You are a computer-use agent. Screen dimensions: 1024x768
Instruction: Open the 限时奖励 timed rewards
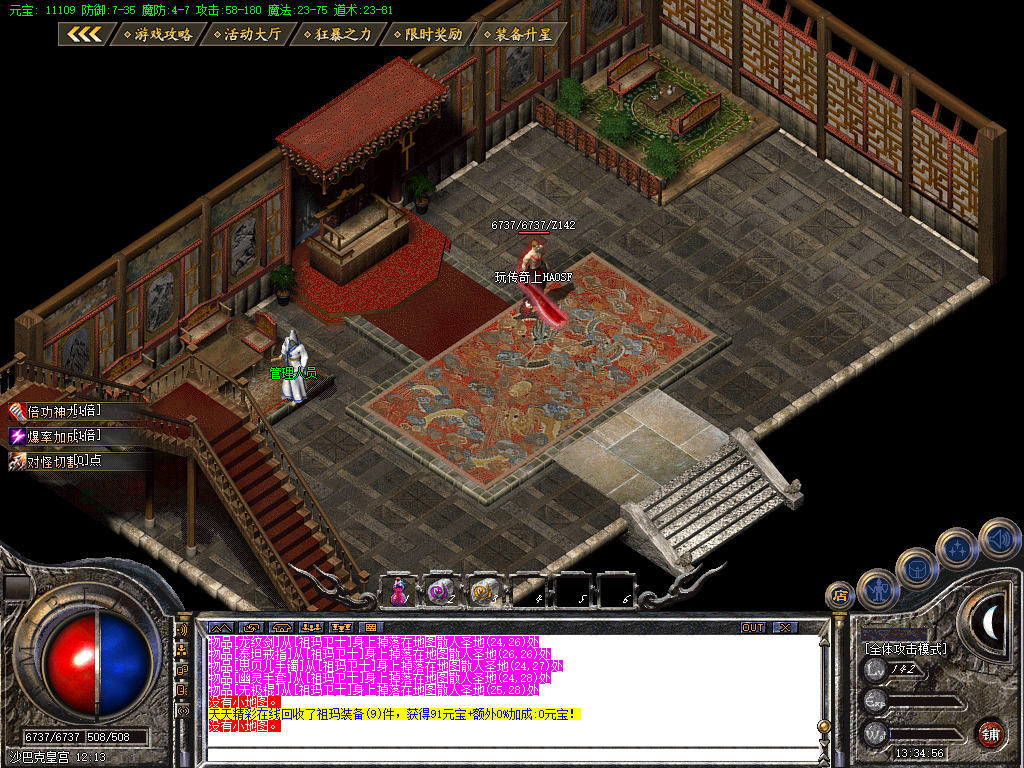pos(427,34)
